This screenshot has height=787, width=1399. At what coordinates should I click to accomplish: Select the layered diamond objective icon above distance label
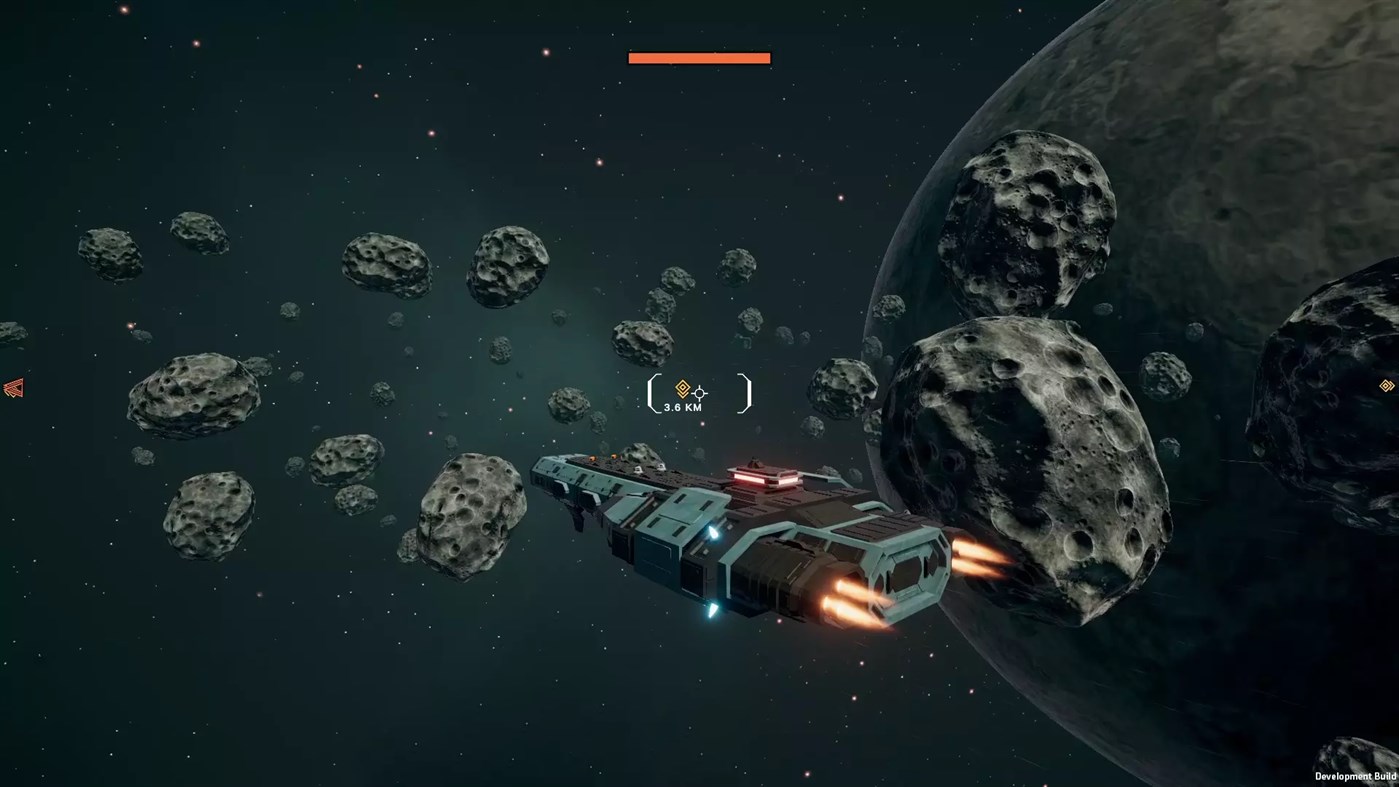[683, 388]
